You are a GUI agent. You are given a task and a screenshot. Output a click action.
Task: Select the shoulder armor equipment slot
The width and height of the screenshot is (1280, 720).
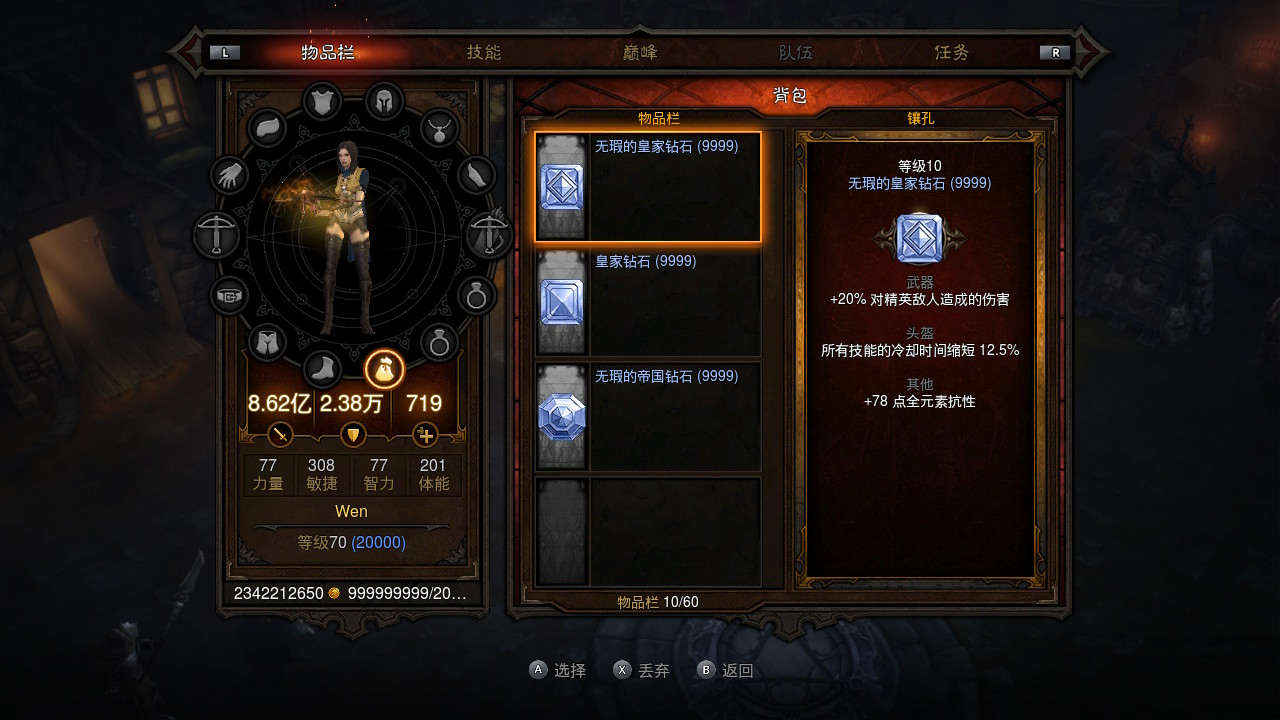click(267, 128)
